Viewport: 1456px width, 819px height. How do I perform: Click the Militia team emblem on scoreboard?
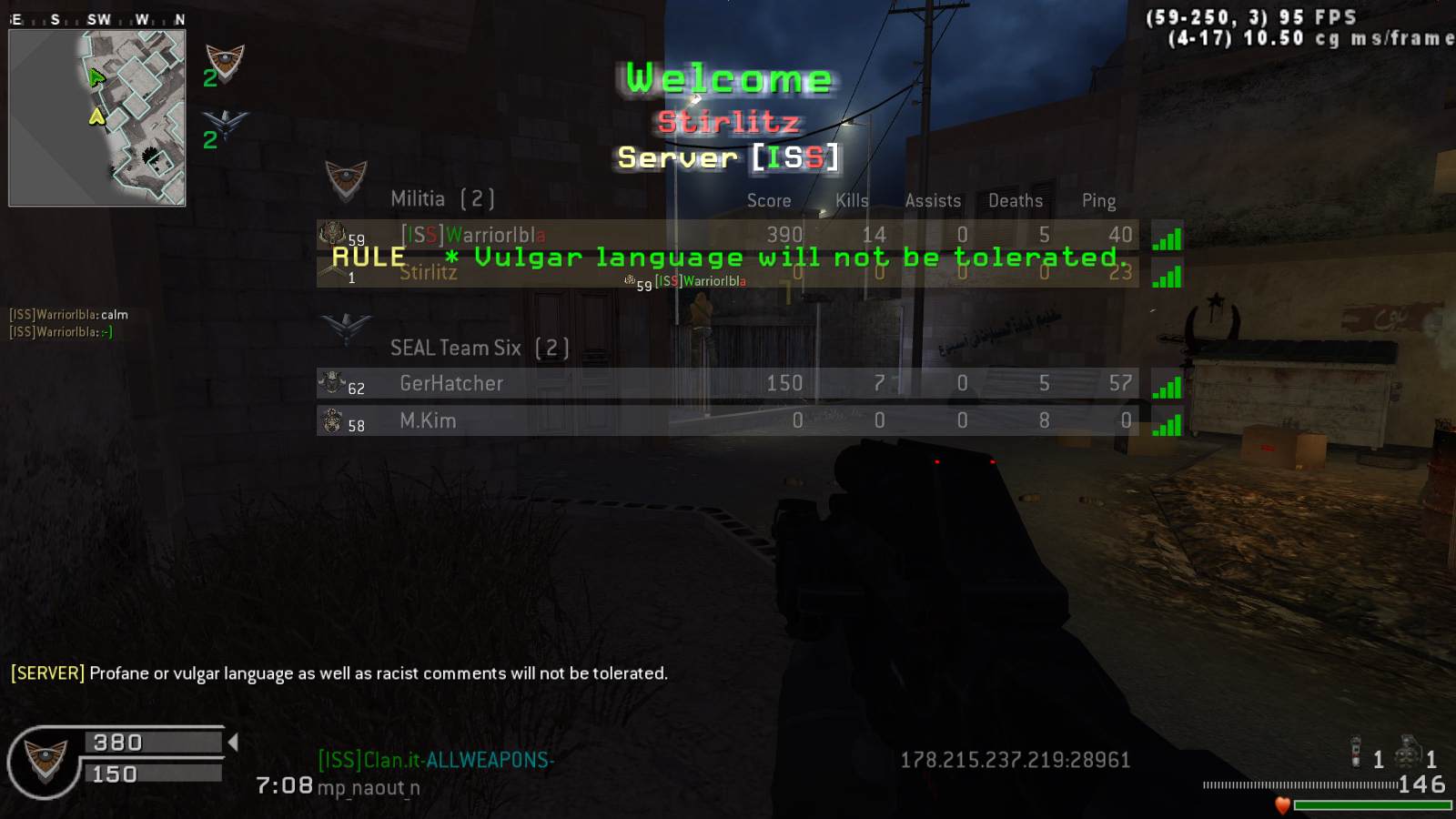click(346, 180)
